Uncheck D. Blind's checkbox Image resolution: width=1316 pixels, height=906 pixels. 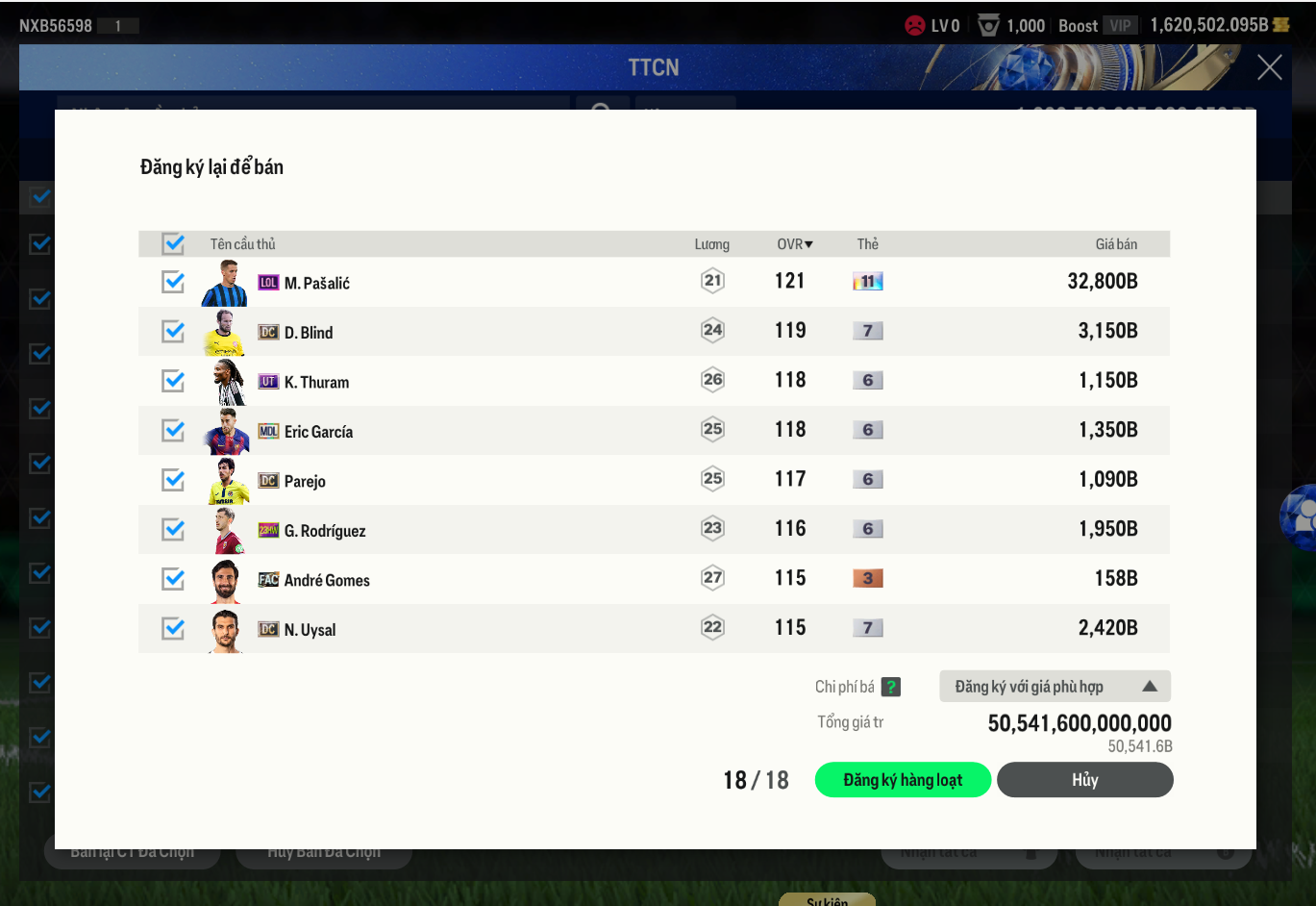click(x=173, y=332)
